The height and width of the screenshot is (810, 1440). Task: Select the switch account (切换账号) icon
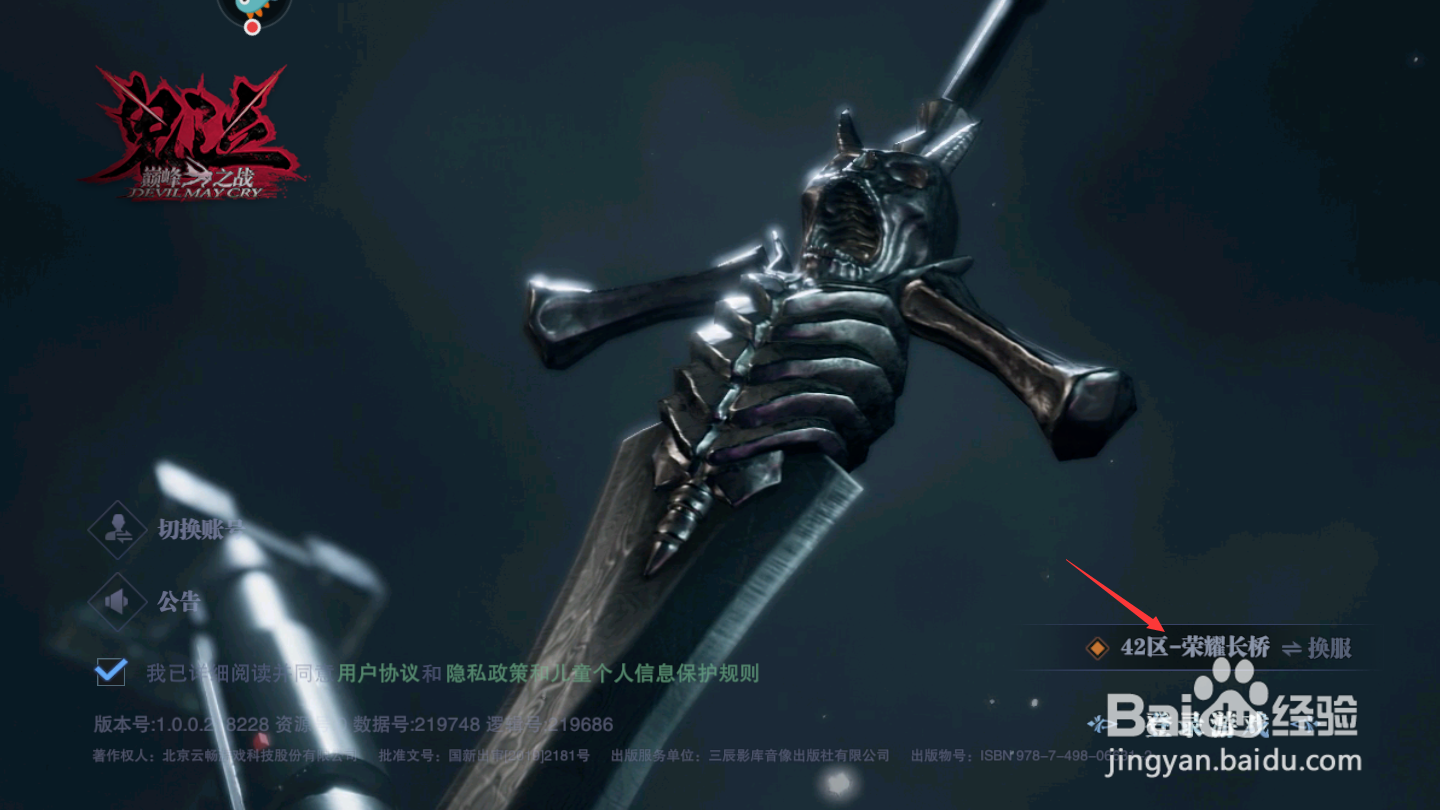click(x=117, y=530)
